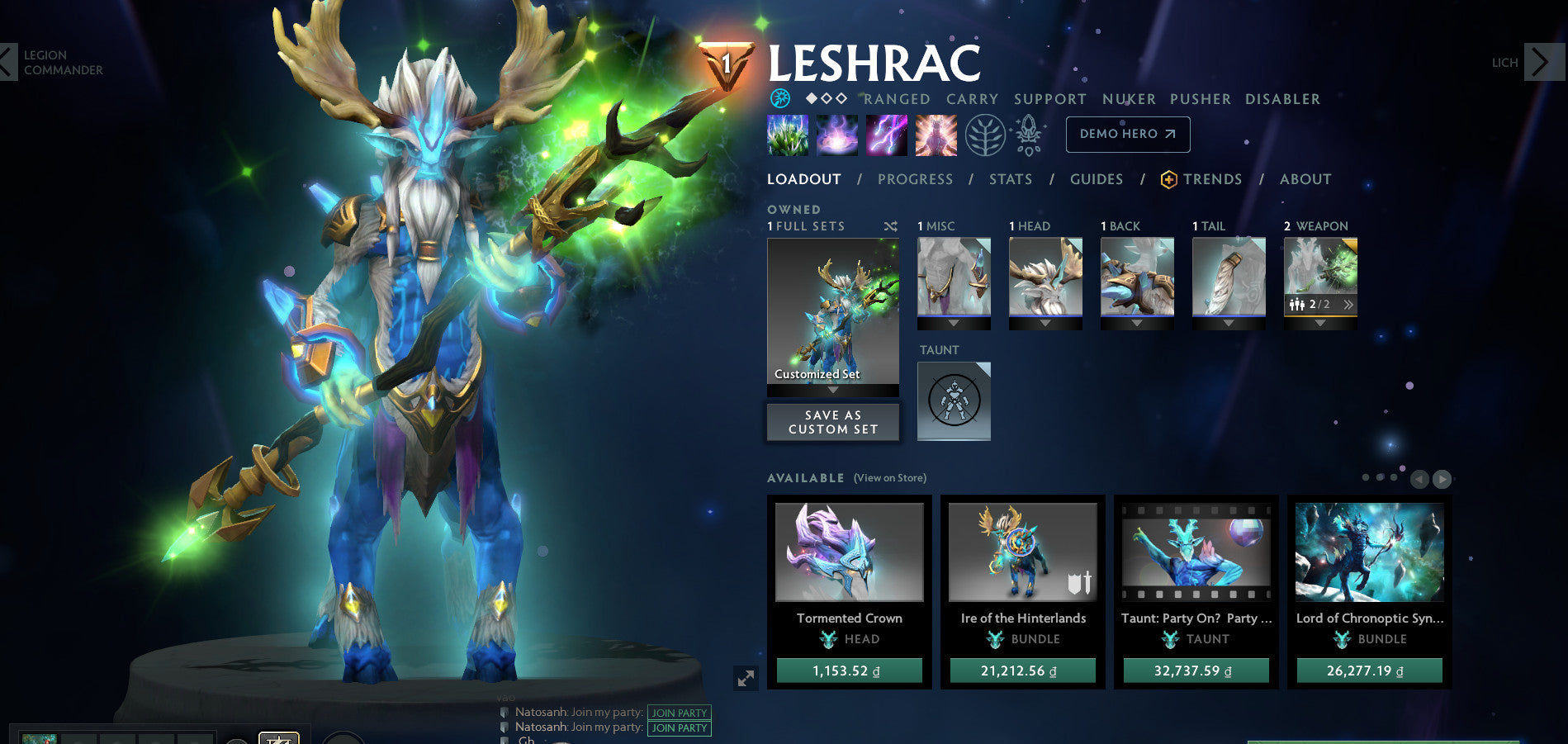The width and height of the screenshot is (1568, 744).
Task: Expand the Back item dropdown arrow
Action: click(1137, 324)
